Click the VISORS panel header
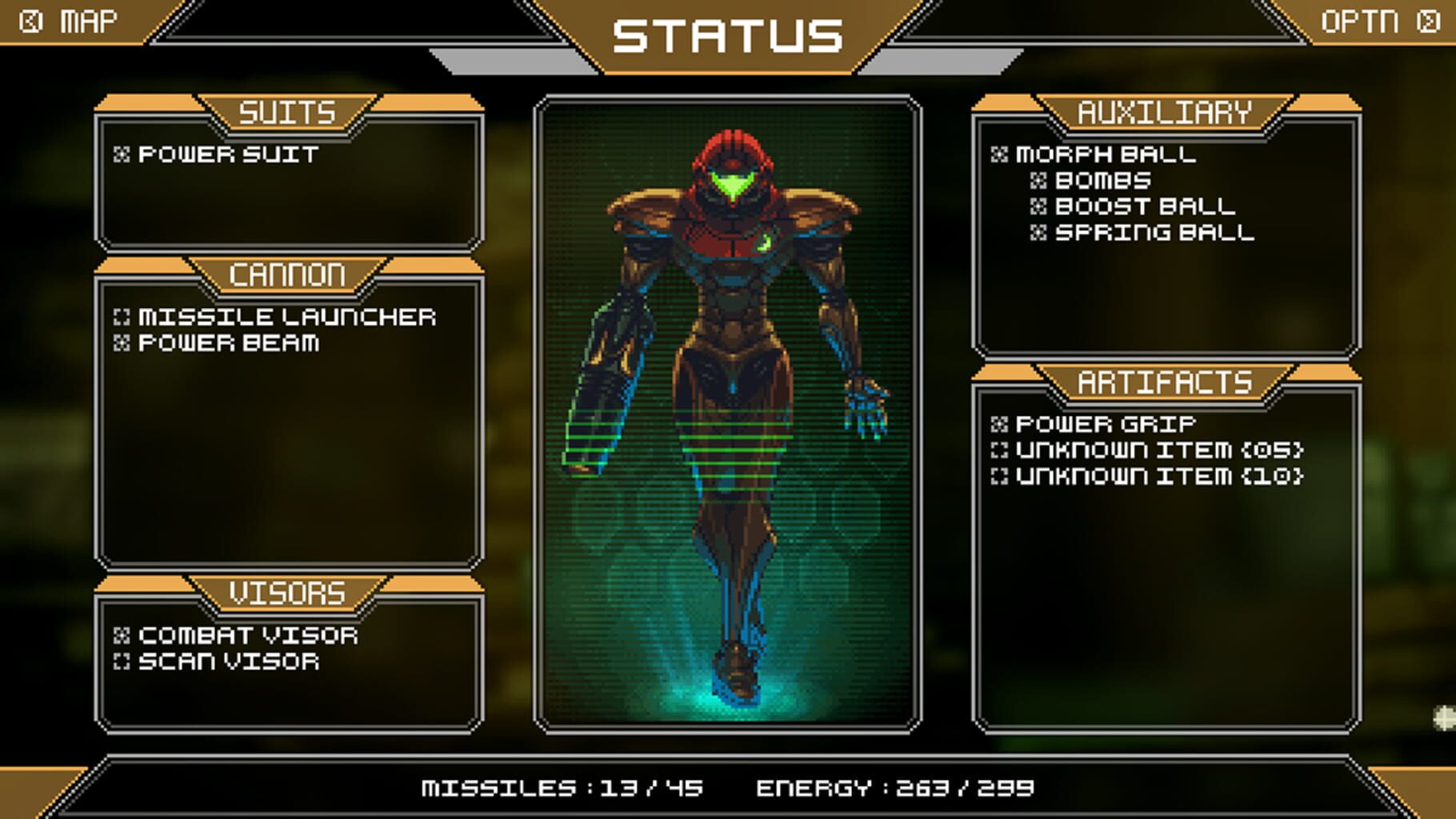Screen dimensions: 1456x819 coord(288,592)
